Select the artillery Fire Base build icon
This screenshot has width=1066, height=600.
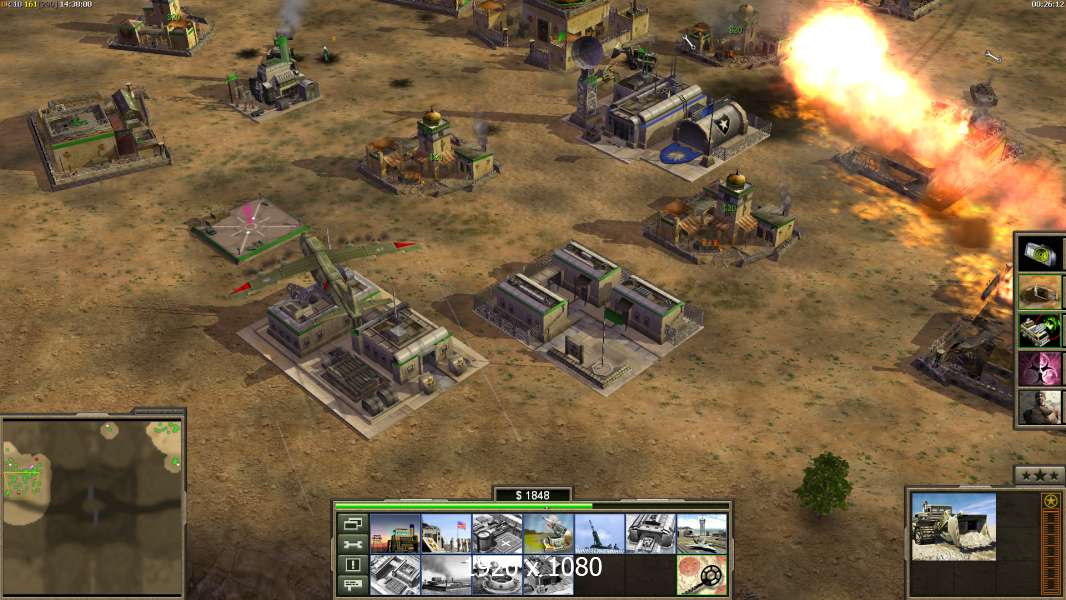[599, 533]
